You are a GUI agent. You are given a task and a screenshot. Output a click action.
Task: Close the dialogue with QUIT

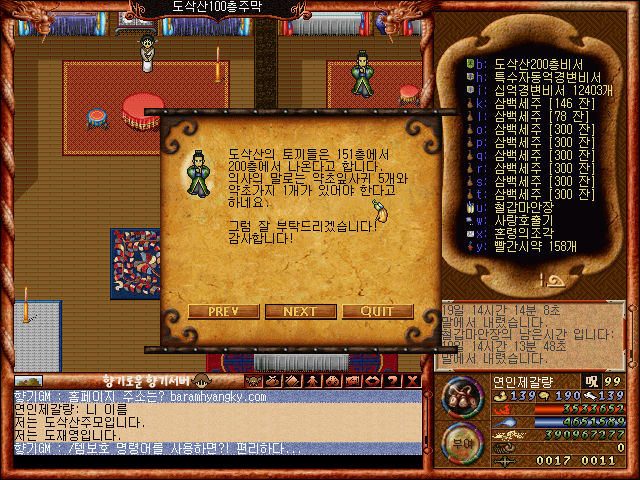[377, 311]
